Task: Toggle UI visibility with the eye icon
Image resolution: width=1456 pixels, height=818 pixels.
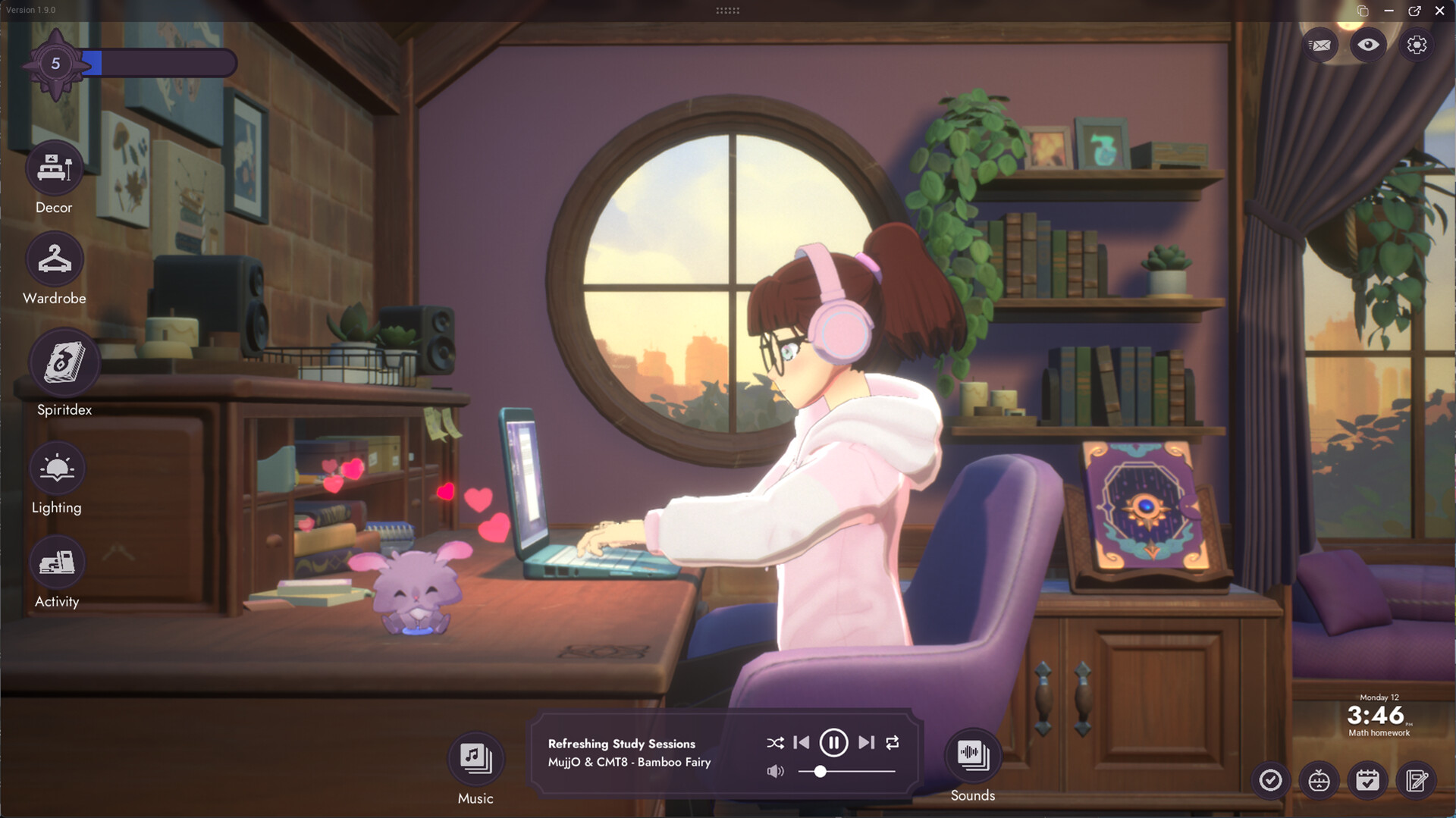Action: (x=1368, y=45)
